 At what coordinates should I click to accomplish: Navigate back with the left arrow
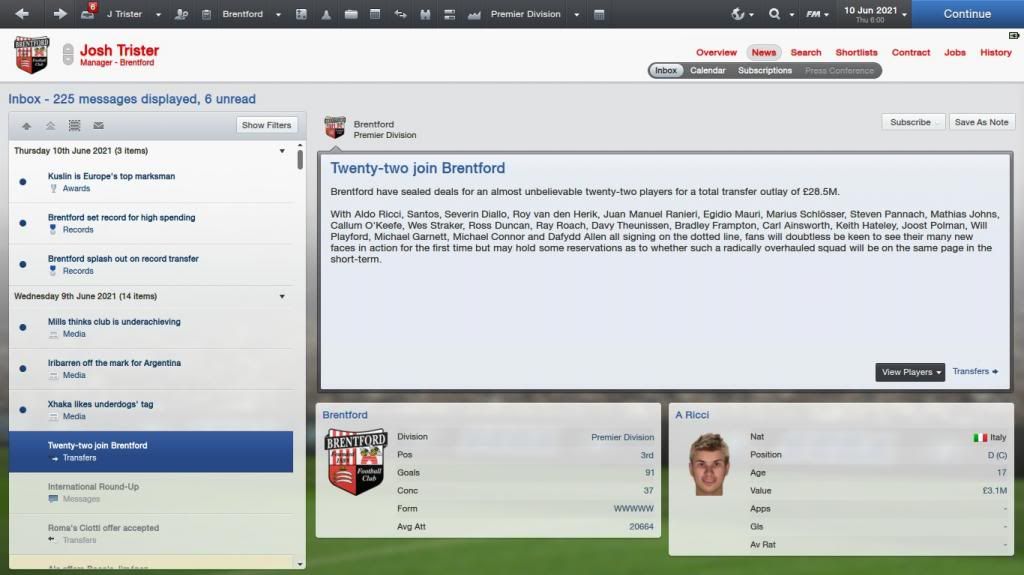coord(23,14)
